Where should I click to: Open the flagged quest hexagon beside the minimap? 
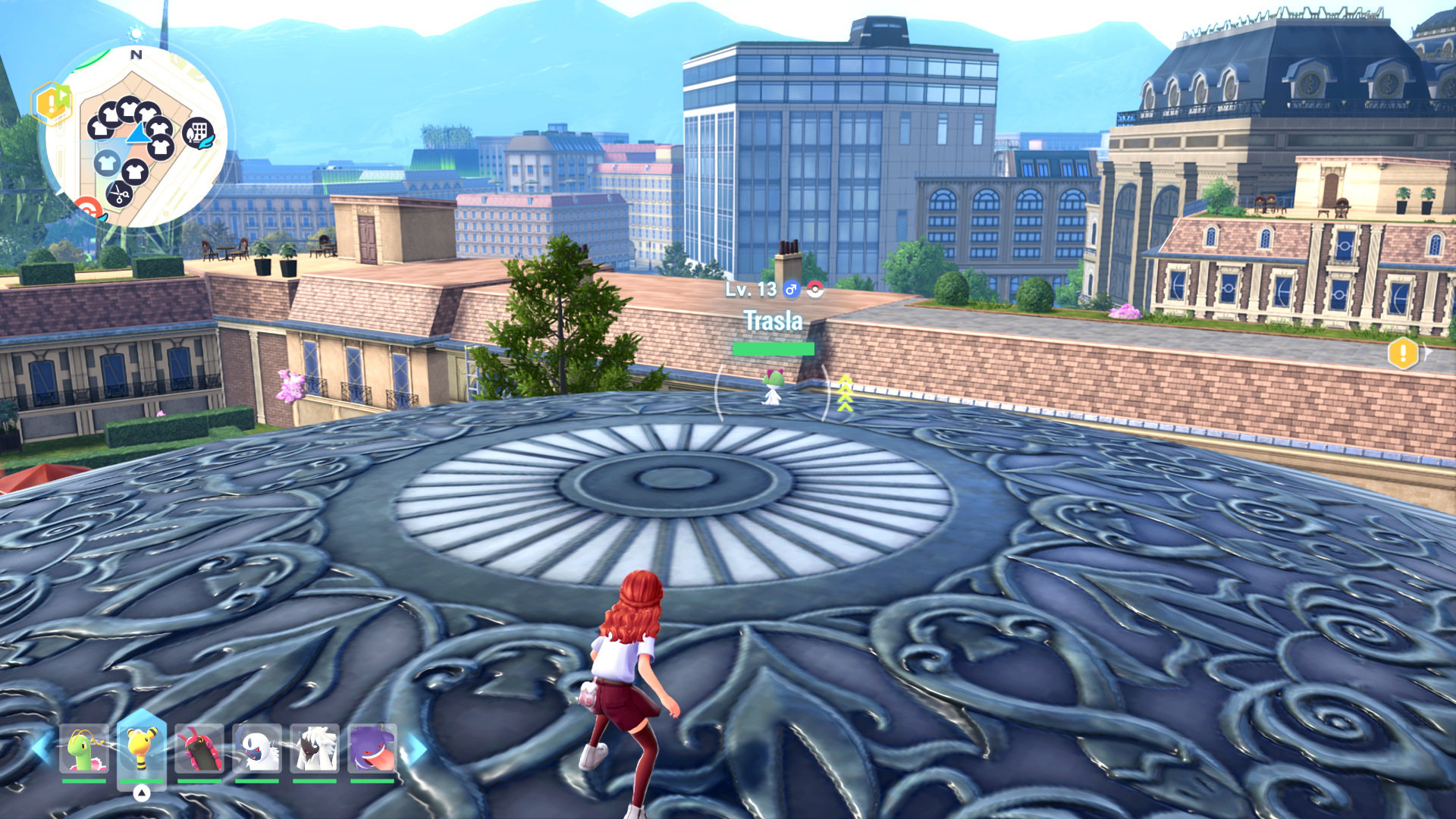(51, 102)
